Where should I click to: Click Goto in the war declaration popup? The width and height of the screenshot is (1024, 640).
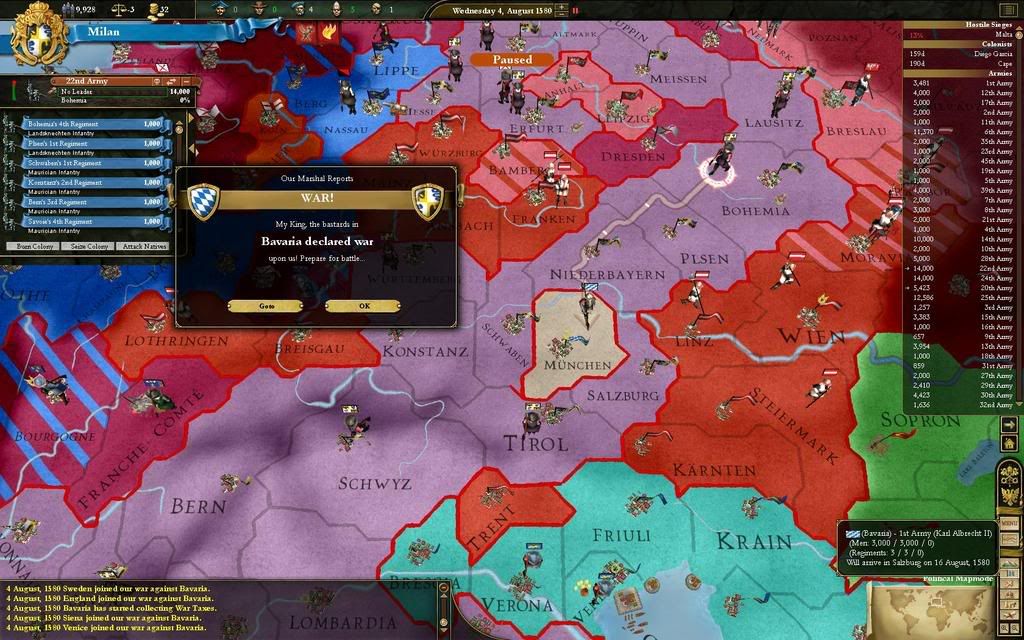pos(266,306)
